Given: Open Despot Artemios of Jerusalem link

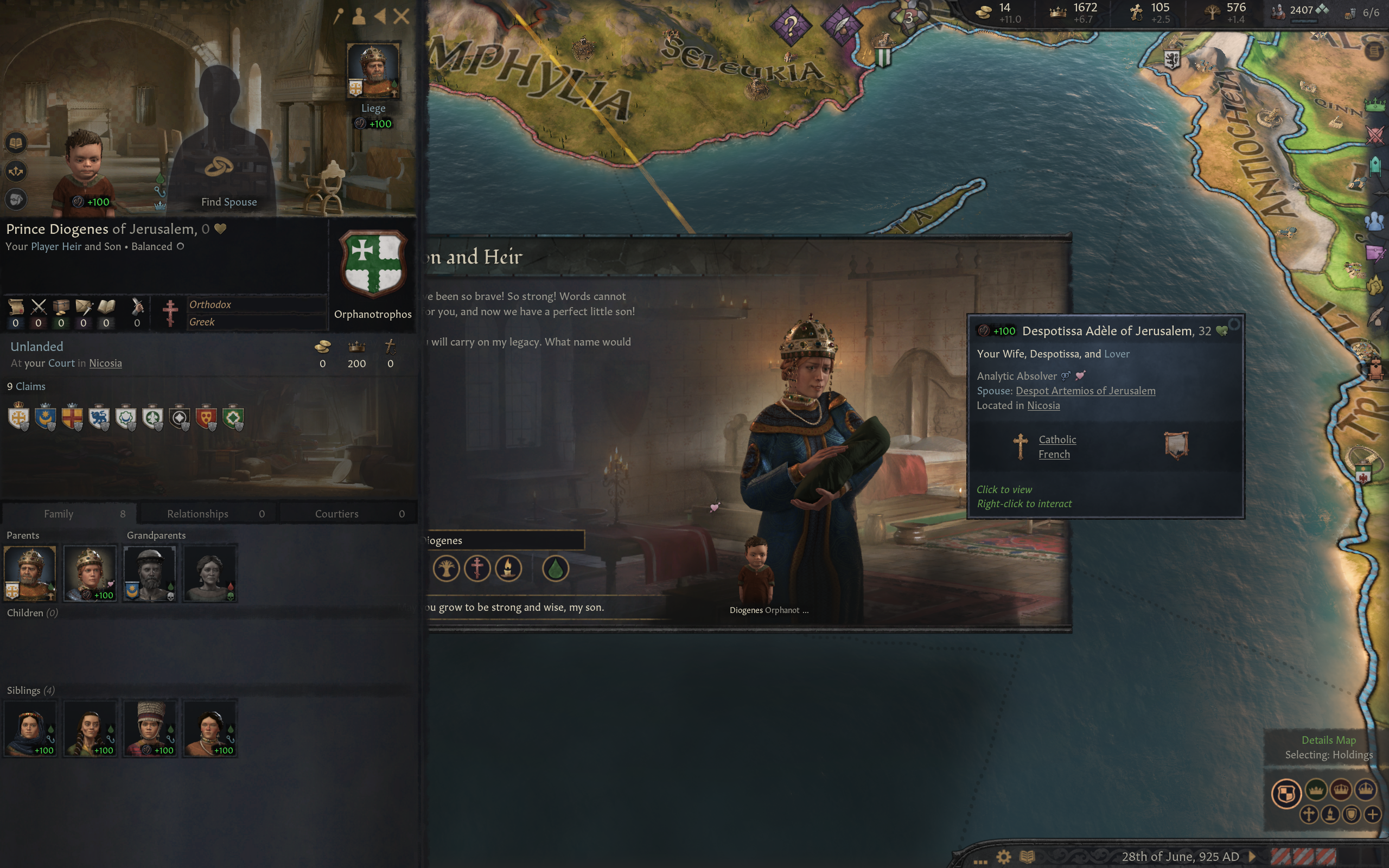Looking at the screenshot, I should 1085,391.
